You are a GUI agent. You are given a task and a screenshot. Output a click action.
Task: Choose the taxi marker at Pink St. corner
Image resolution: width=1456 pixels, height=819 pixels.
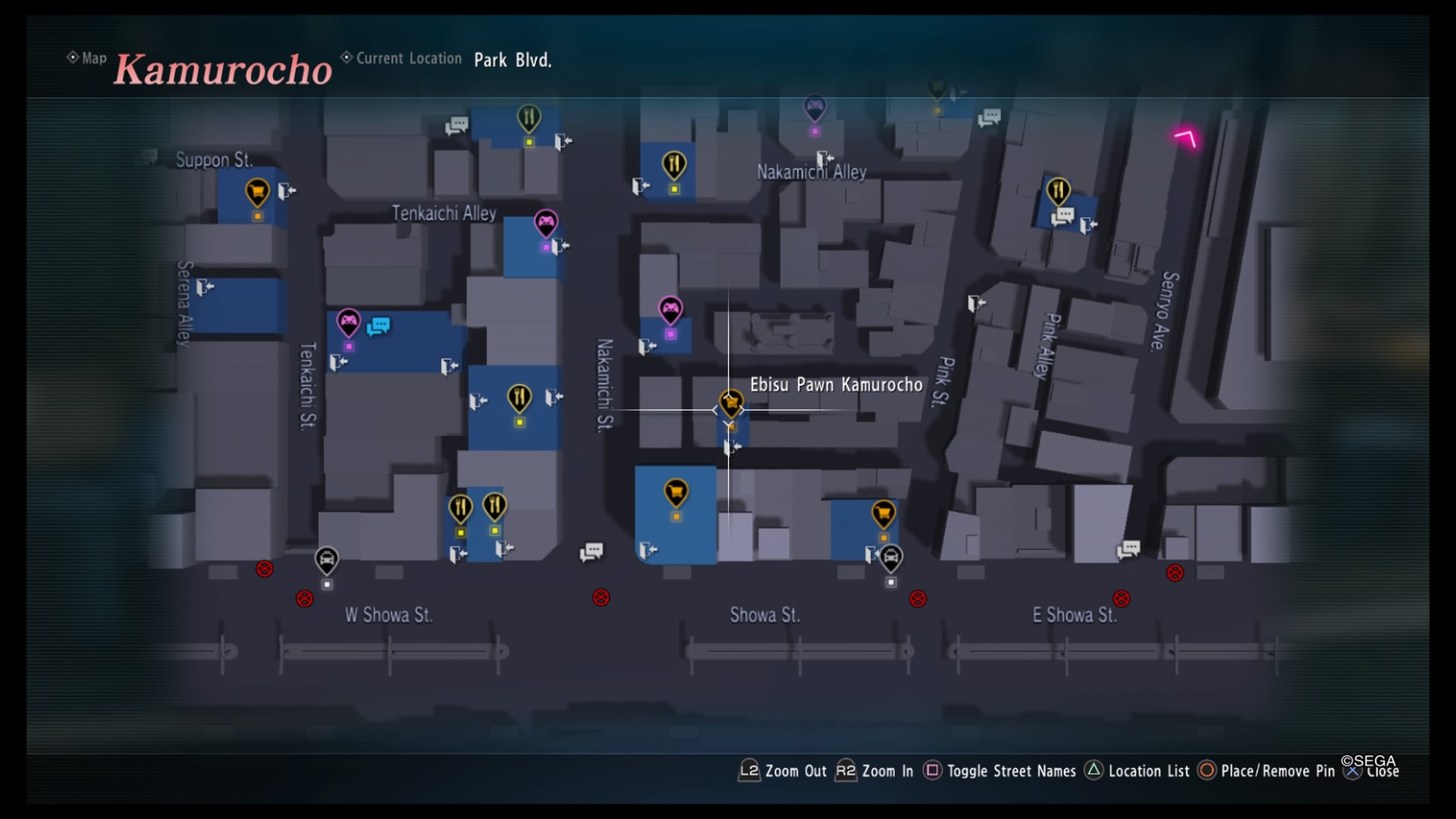coord(891,558)
